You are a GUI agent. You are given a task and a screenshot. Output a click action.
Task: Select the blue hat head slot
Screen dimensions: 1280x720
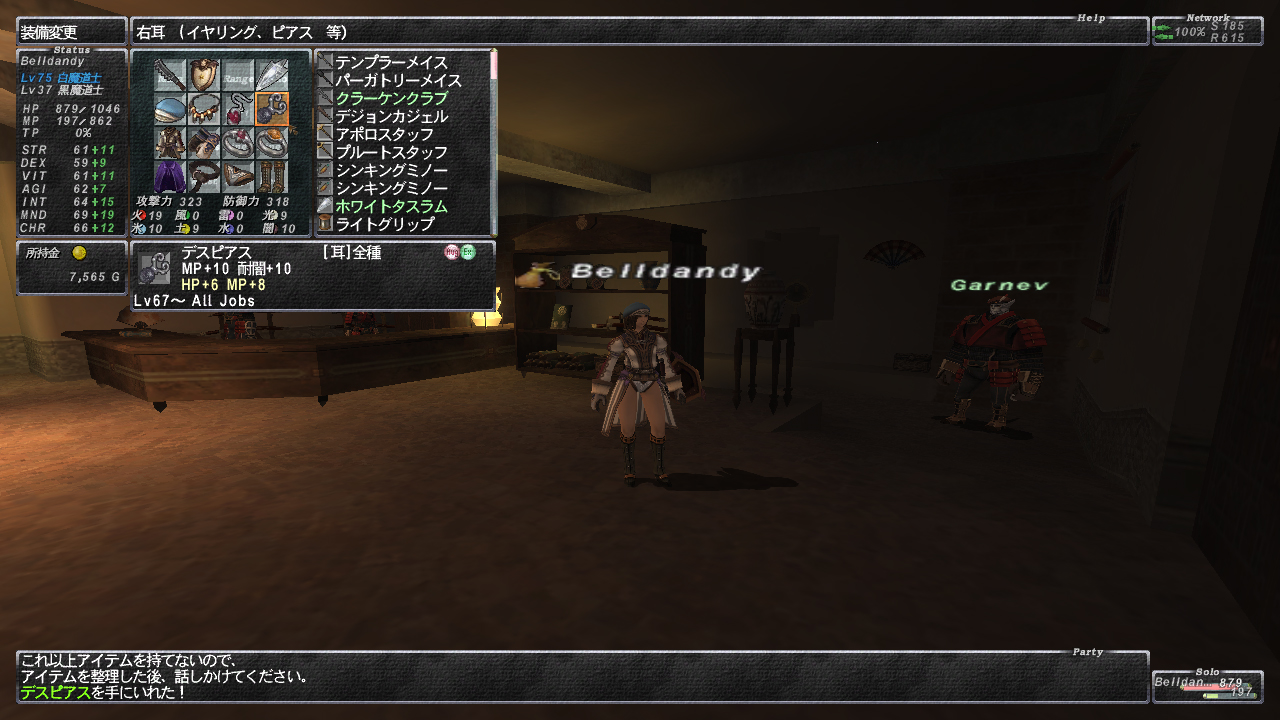pyautogui.click(x=171, y=109)
